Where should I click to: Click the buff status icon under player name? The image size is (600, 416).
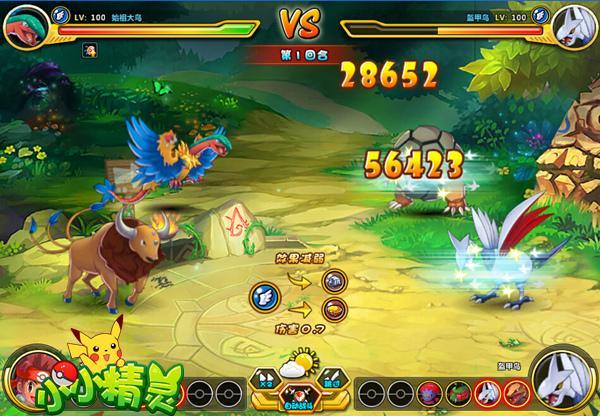pyautogui.click(x=89, y=48)
